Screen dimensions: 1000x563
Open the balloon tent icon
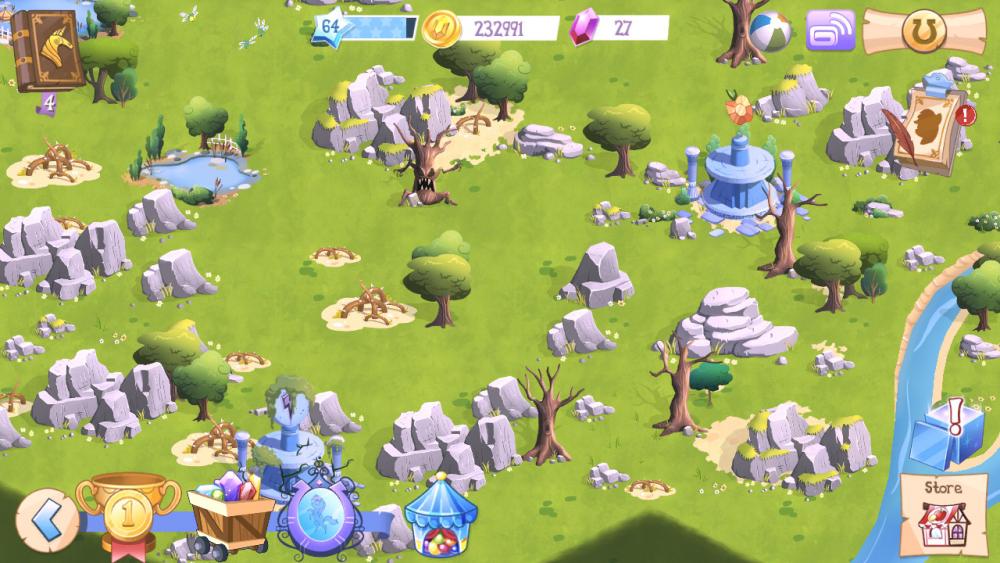tap(439, 514)
